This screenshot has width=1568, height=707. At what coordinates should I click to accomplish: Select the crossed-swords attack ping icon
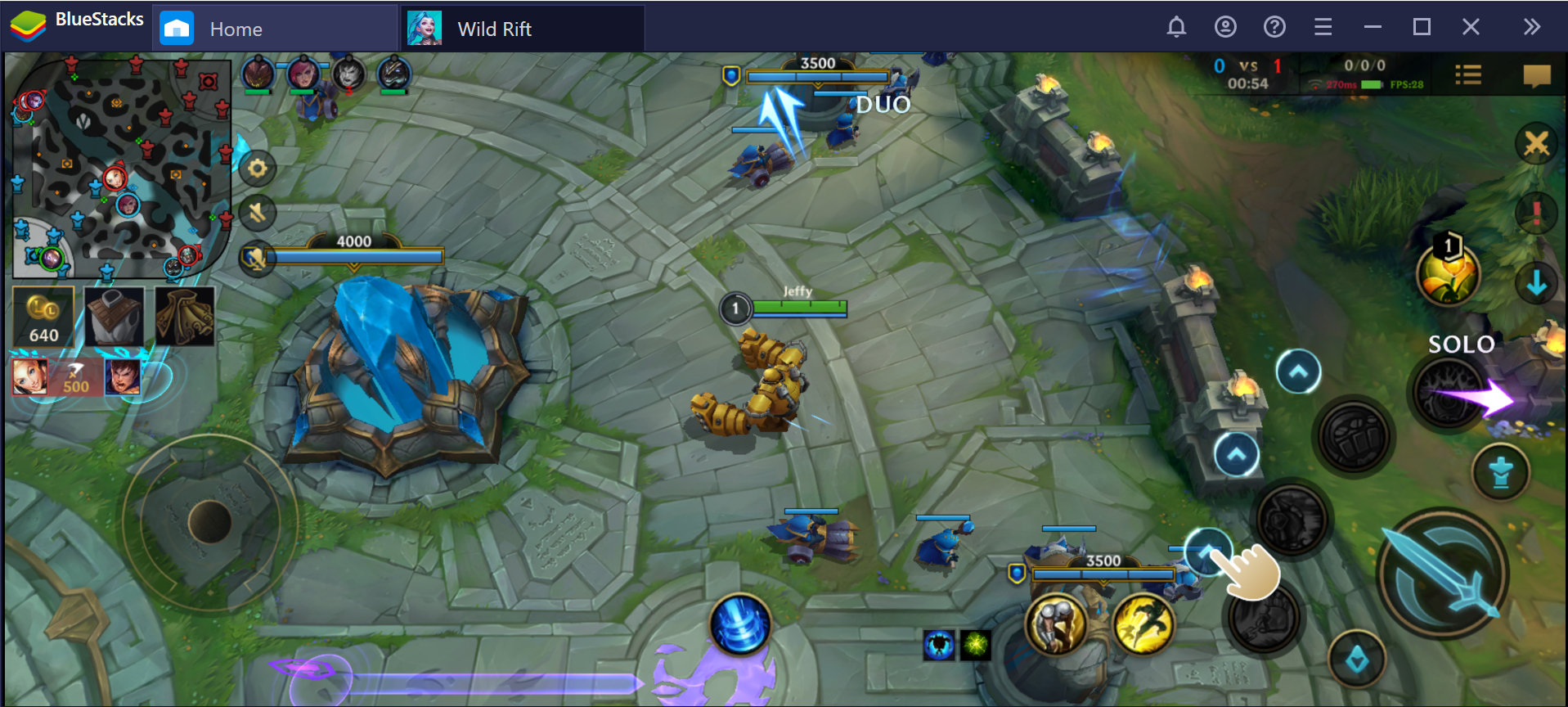pos(1536,144)
